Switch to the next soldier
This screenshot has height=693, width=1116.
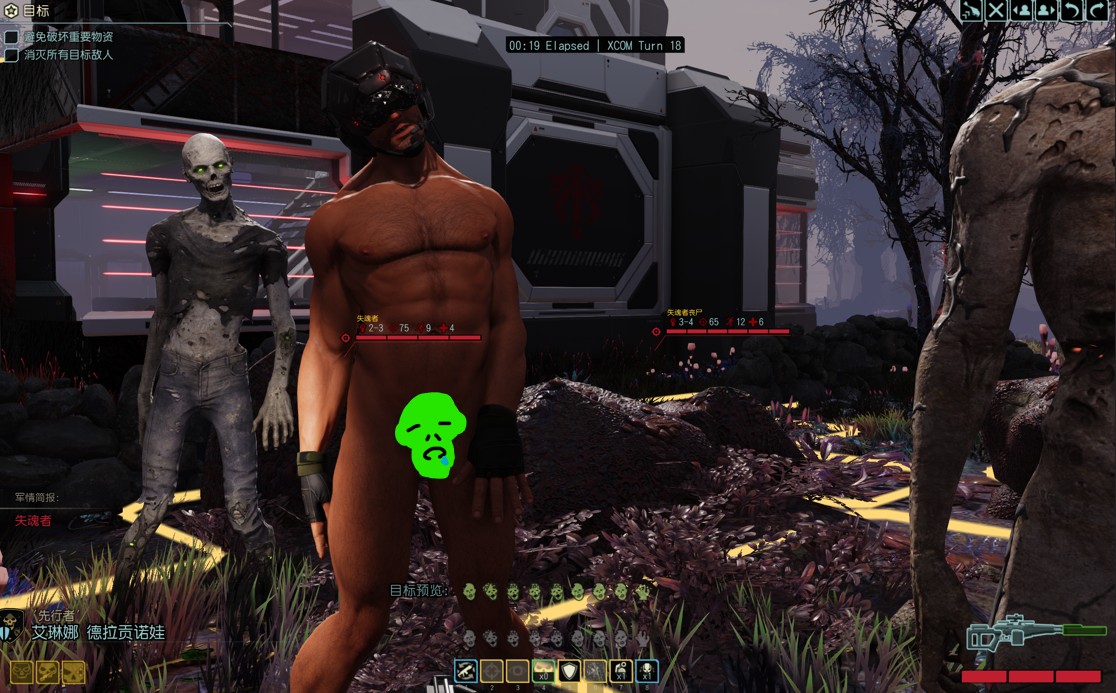(x=1046, y=11)
